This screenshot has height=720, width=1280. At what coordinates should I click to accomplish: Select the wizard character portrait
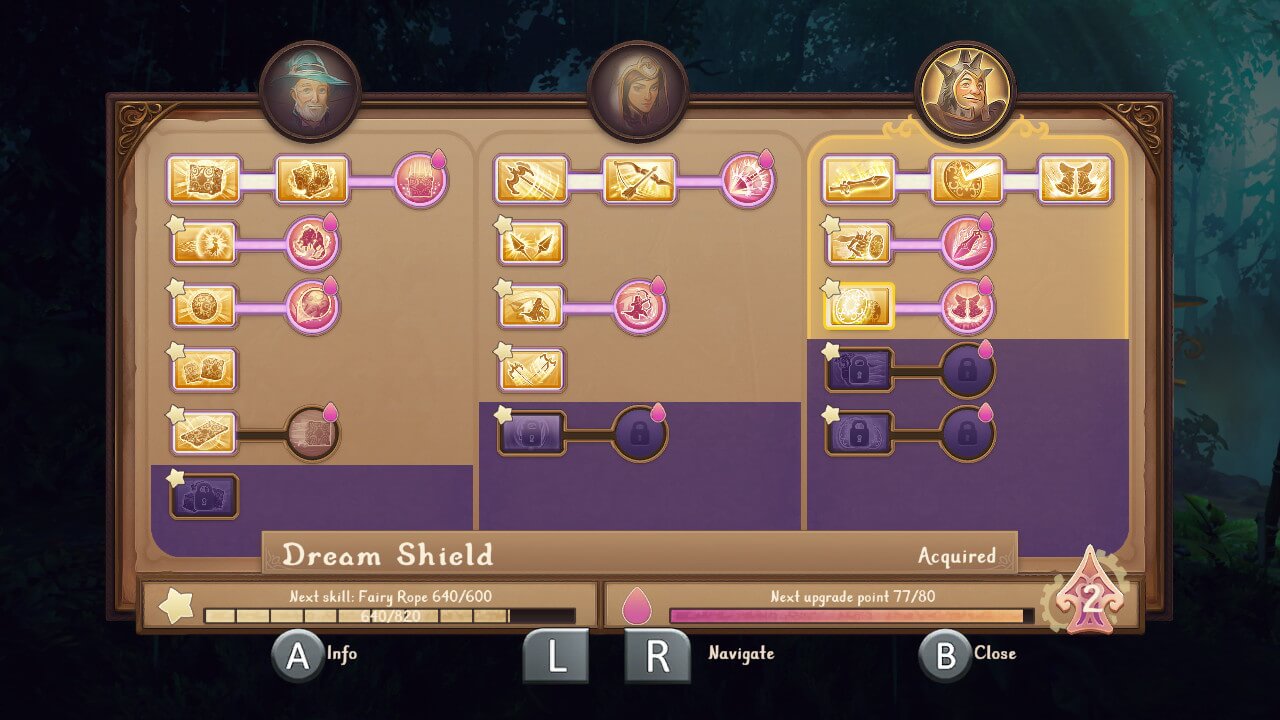[x=309, y=91]
